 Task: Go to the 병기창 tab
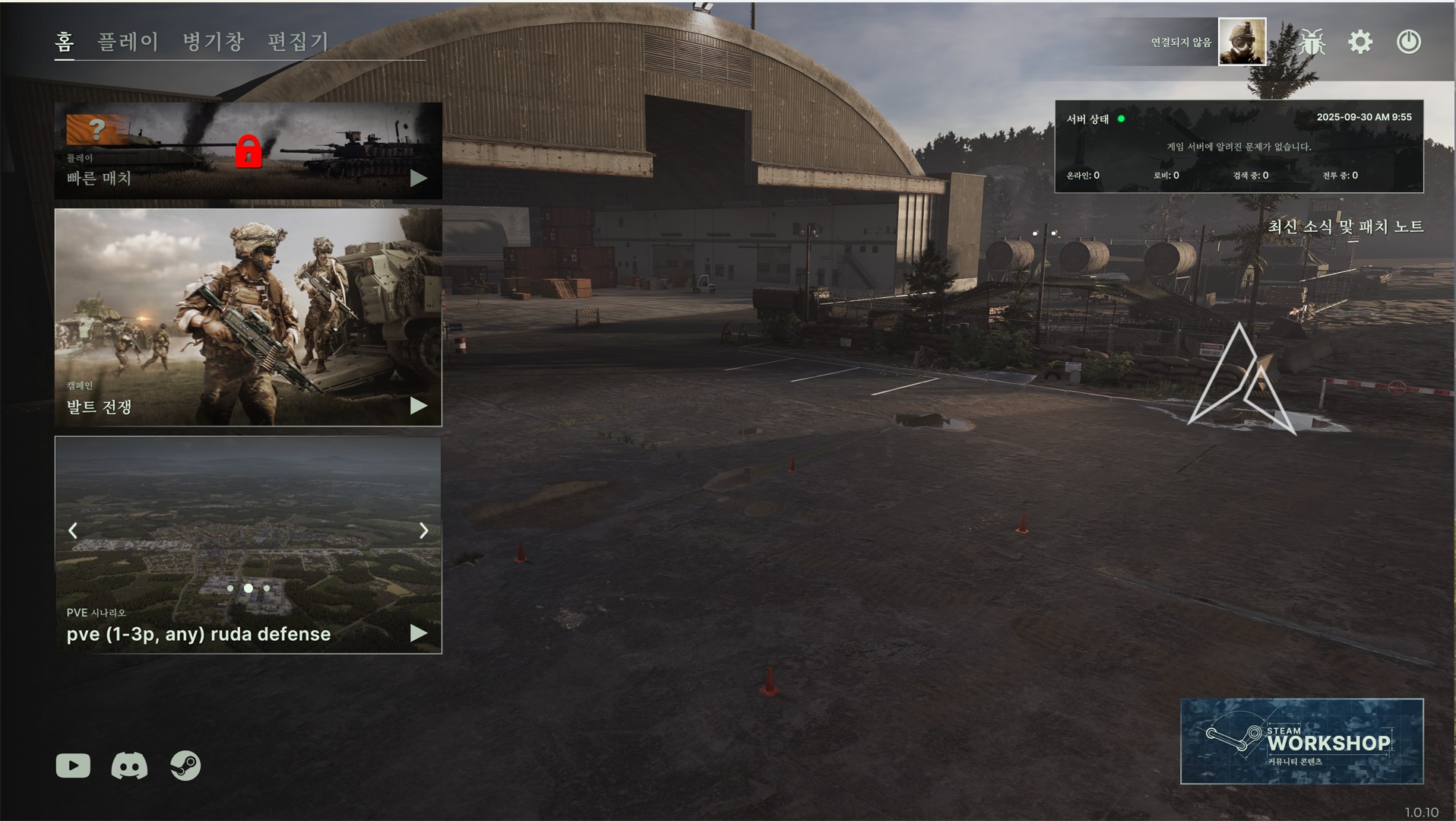tap(213, 41)
